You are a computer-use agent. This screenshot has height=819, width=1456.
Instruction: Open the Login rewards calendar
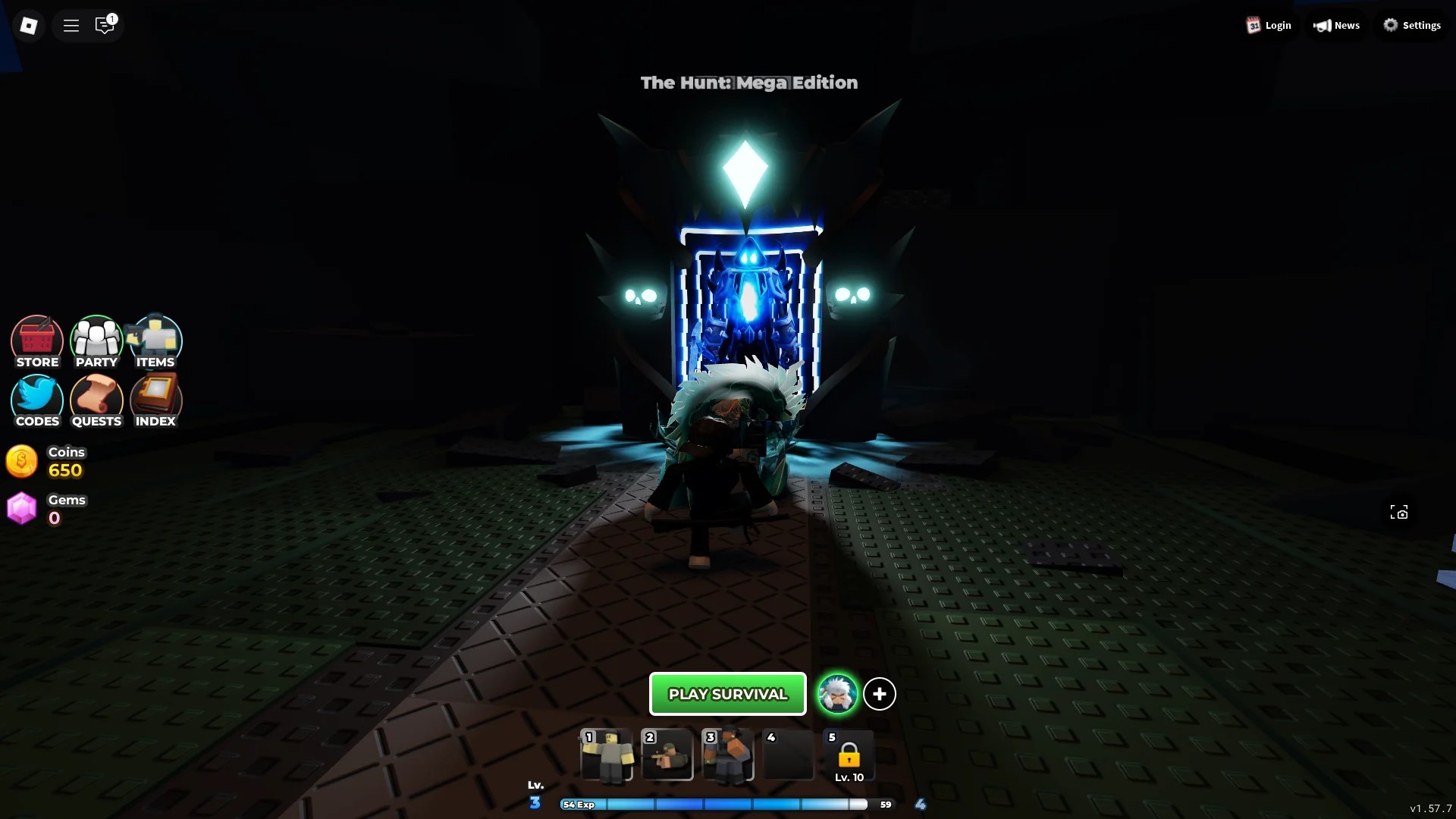pos(1269,25)
